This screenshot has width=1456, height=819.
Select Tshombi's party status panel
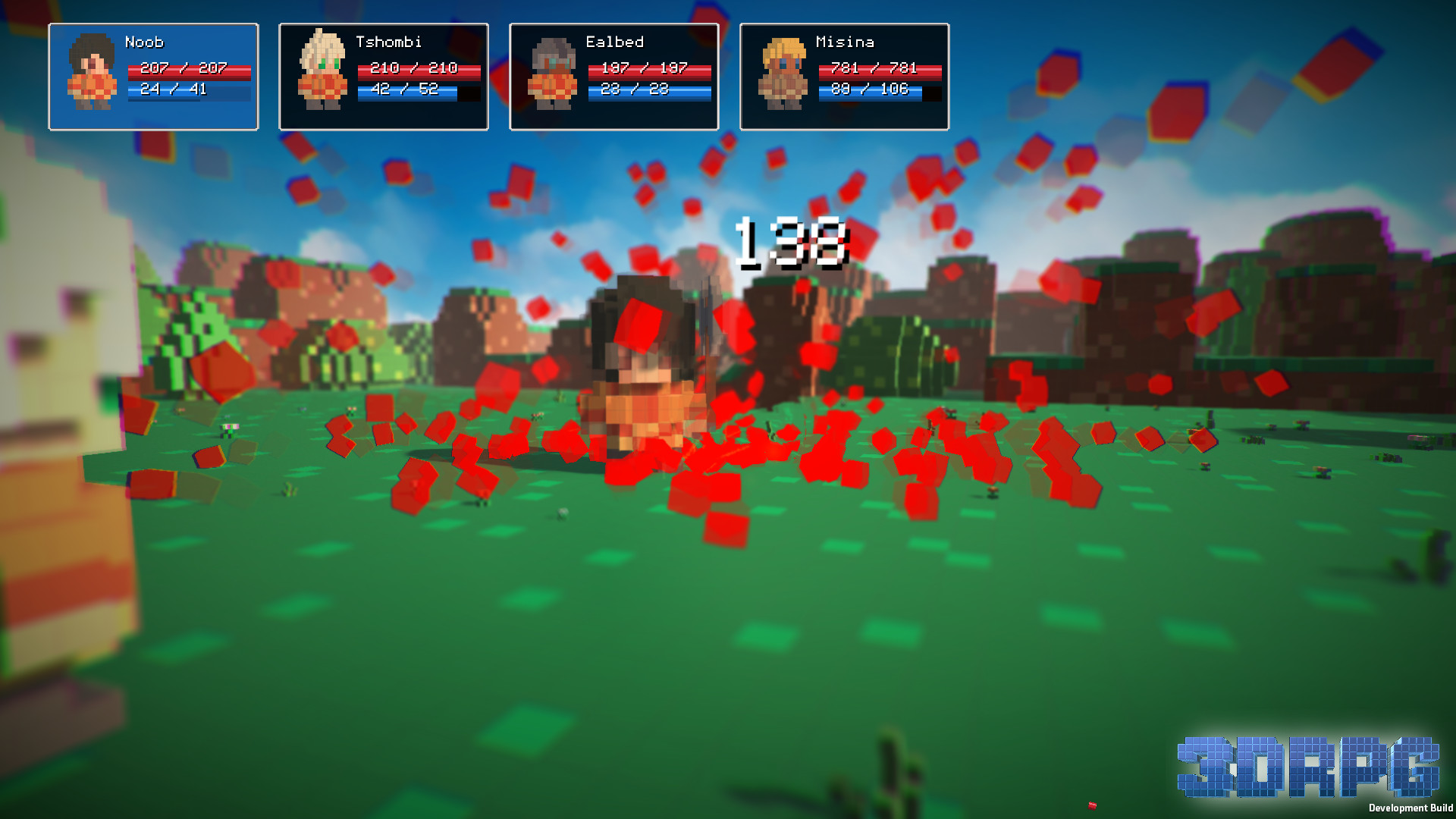(383, 76)
